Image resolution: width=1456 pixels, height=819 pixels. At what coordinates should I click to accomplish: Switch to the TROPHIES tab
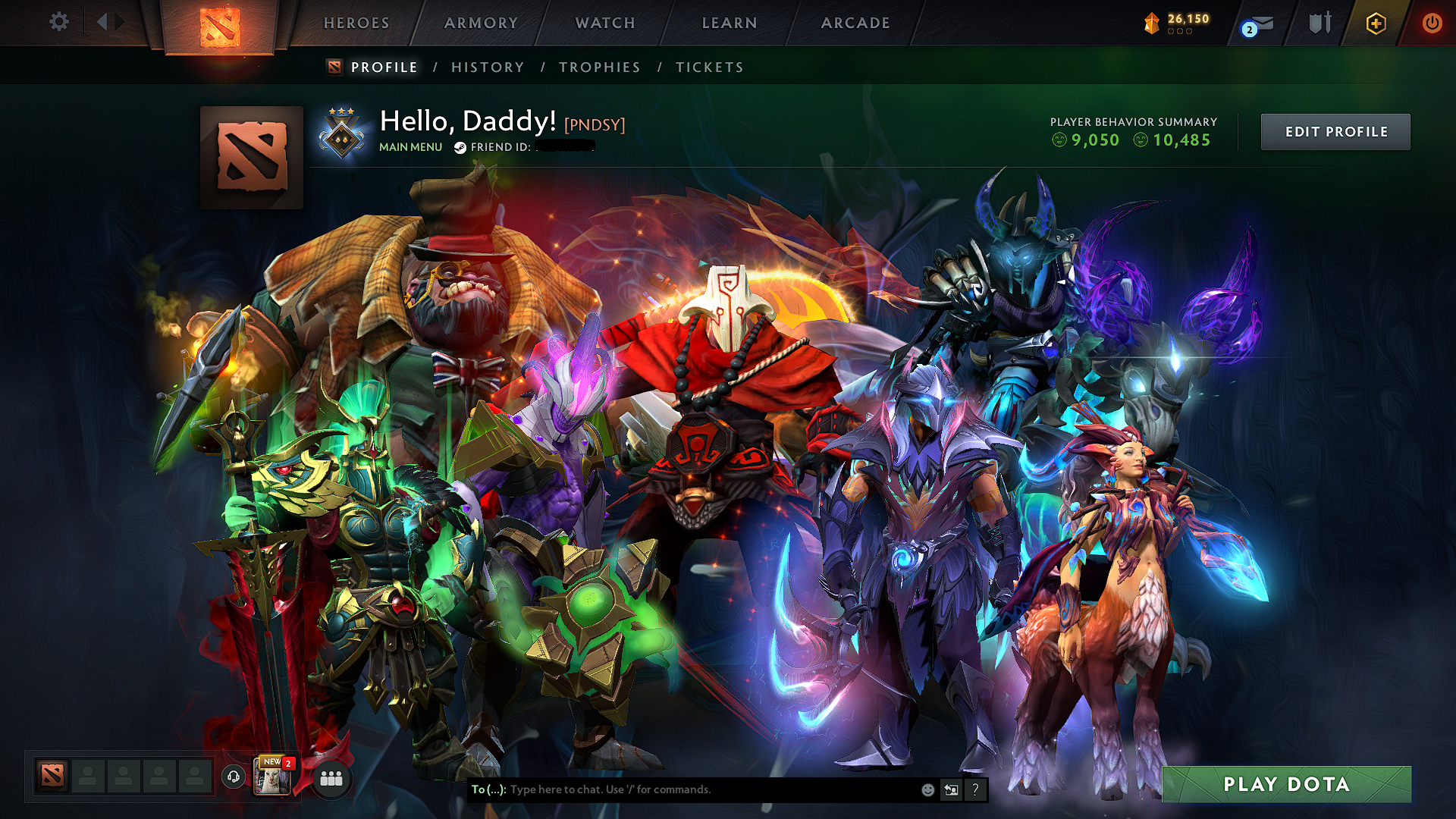click(599, 67)
